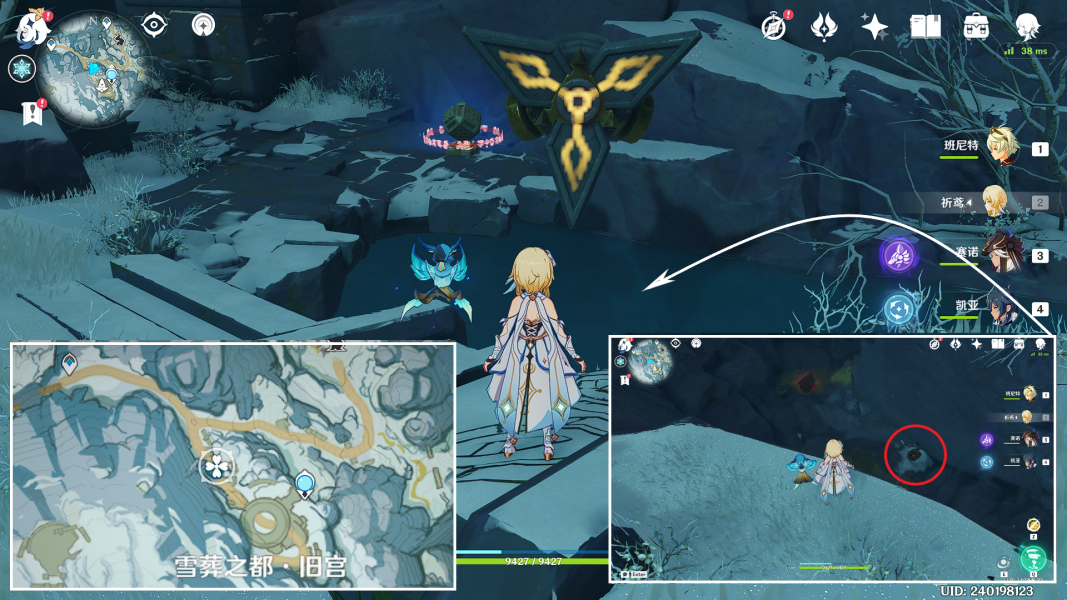The height and width of the screenshot is (600, 1067).
Task: Open the compass Events icon
Action: [x=773, y=27]
